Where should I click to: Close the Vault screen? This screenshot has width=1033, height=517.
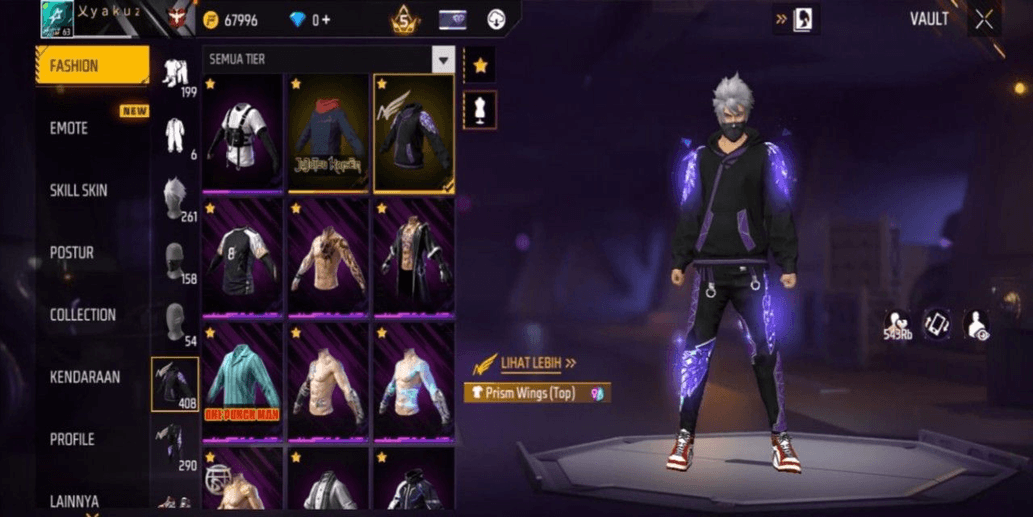(985, 20)
